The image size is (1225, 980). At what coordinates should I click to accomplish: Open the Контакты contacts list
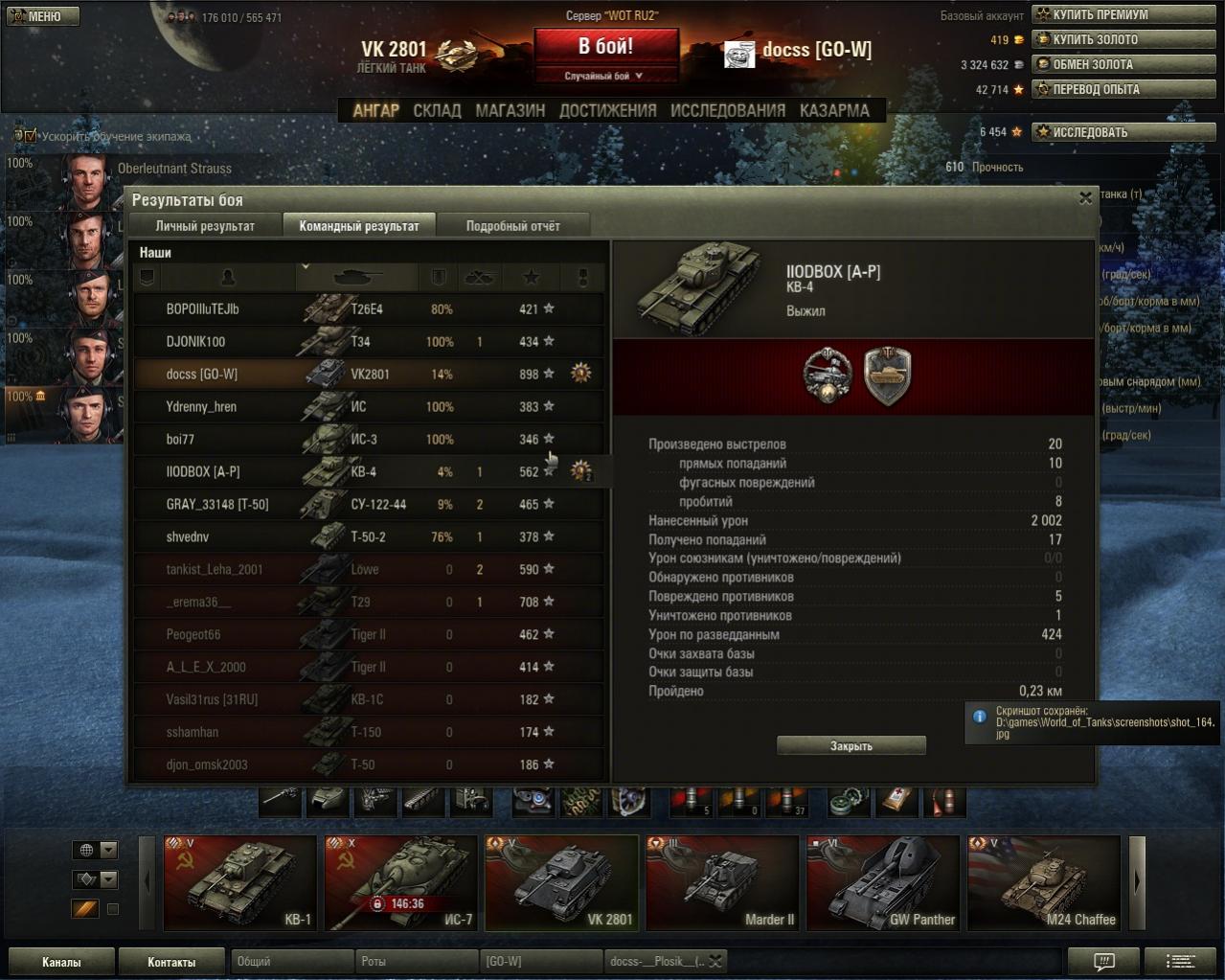point(171,962)
